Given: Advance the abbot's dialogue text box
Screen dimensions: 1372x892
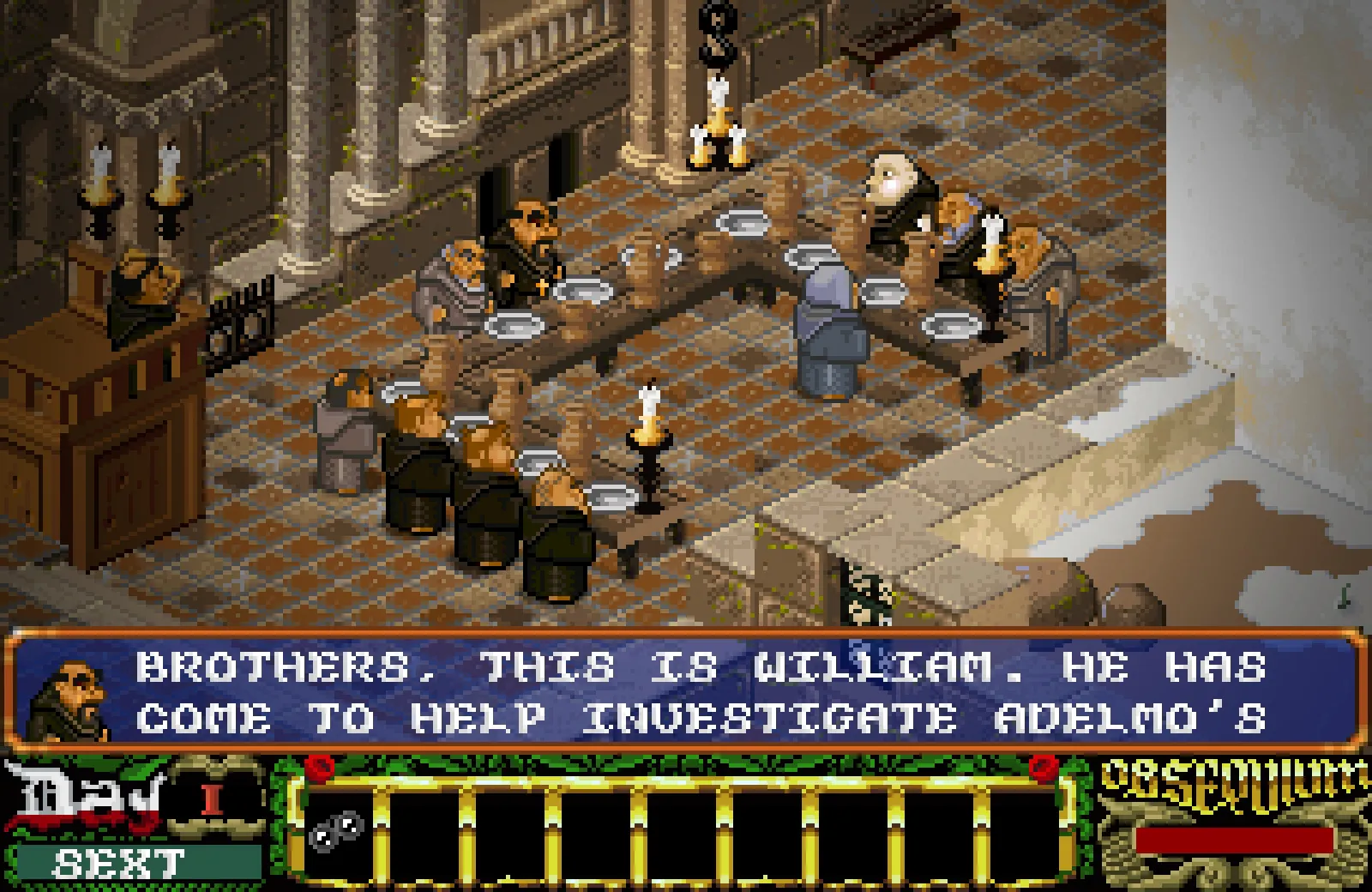Looking at the screenshot, I should (686, 691).
